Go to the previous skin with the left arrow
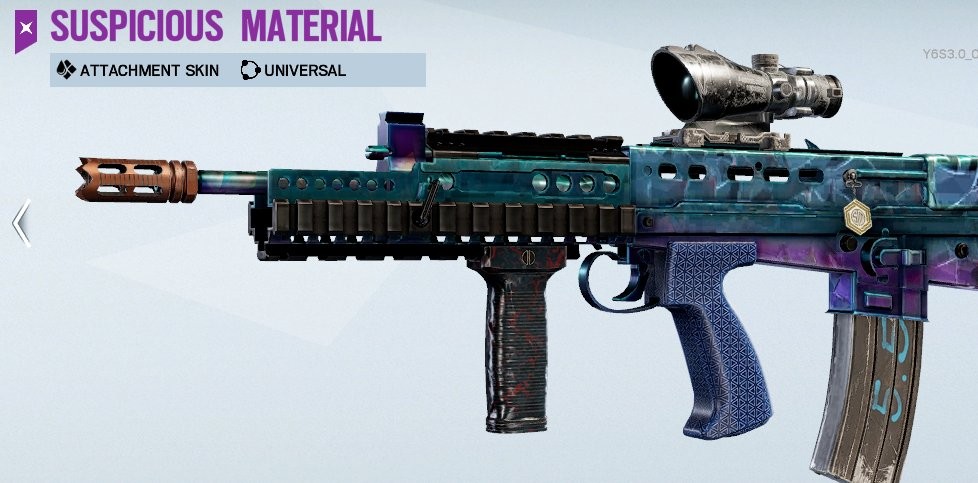Image resolution: width=978 pixels, height=483 pixels. (x=21, y=224)
